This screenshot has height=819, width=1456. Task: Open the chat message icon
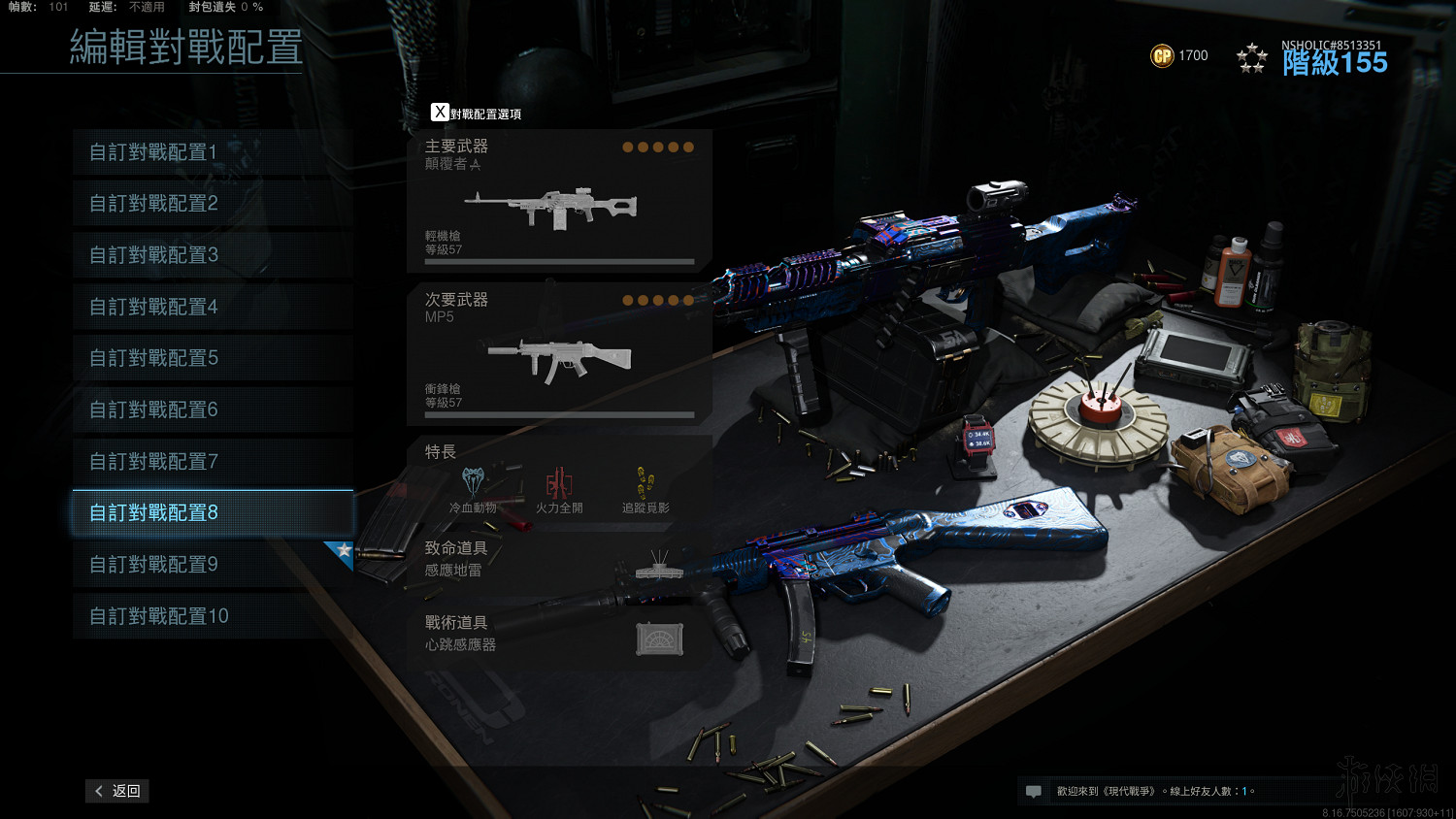click(x=1034, y=792)
